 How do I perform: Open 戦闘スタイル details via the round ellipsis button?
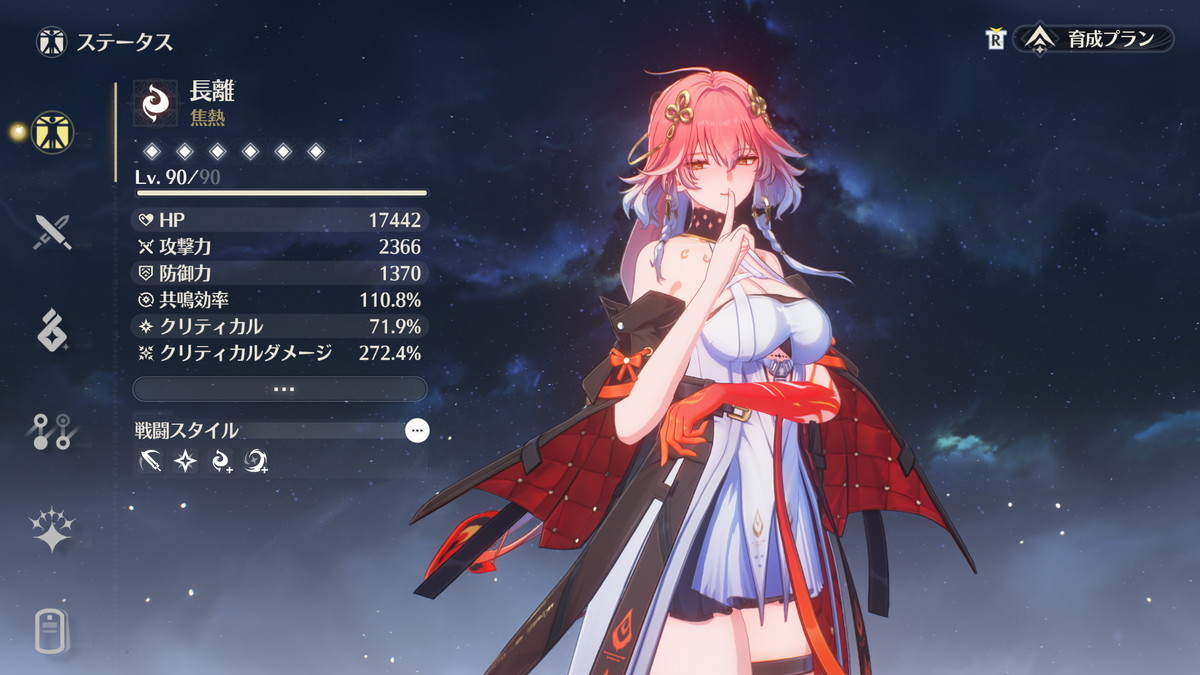[x=417, y=430]
